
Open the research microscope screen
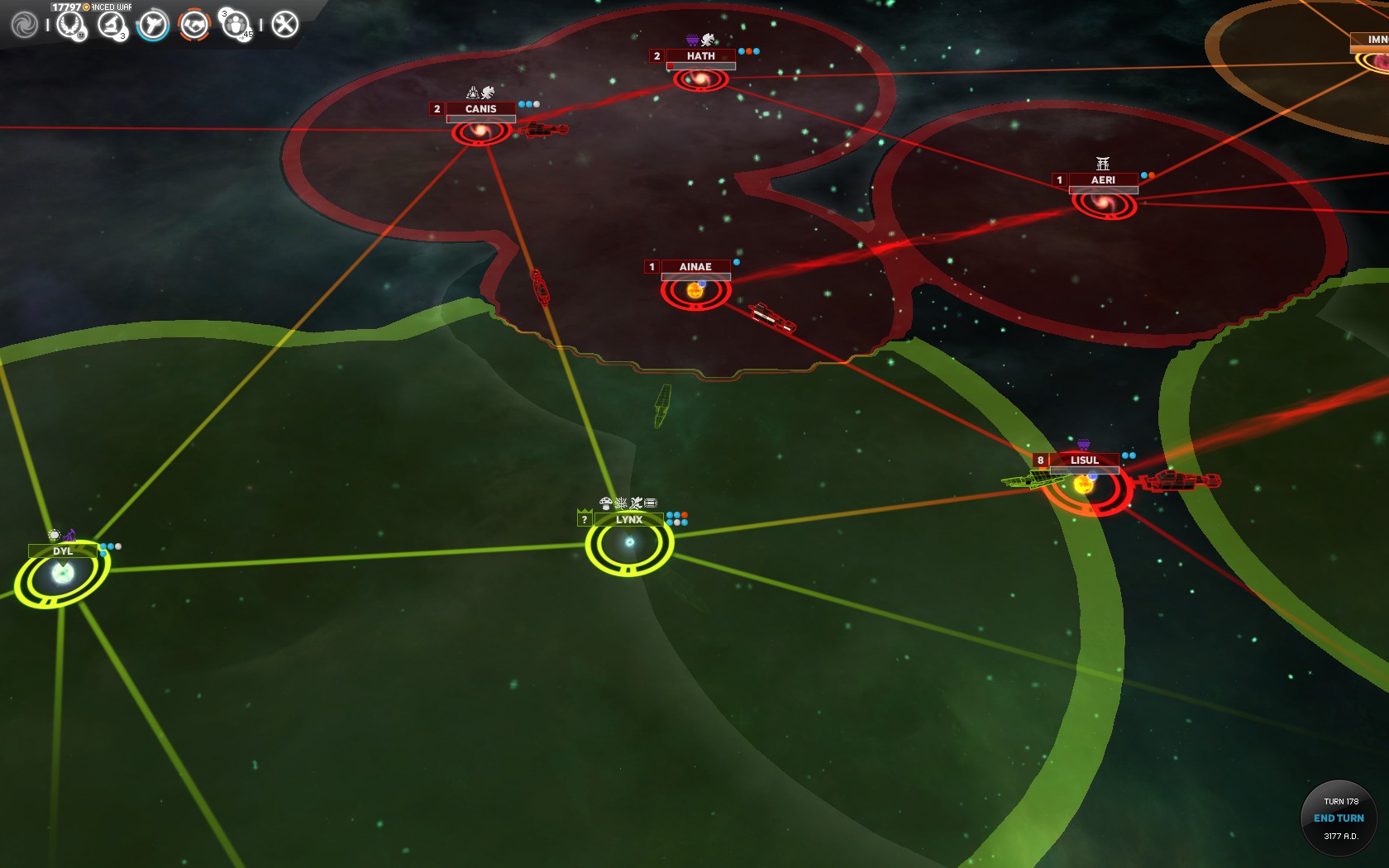(111, 25)
